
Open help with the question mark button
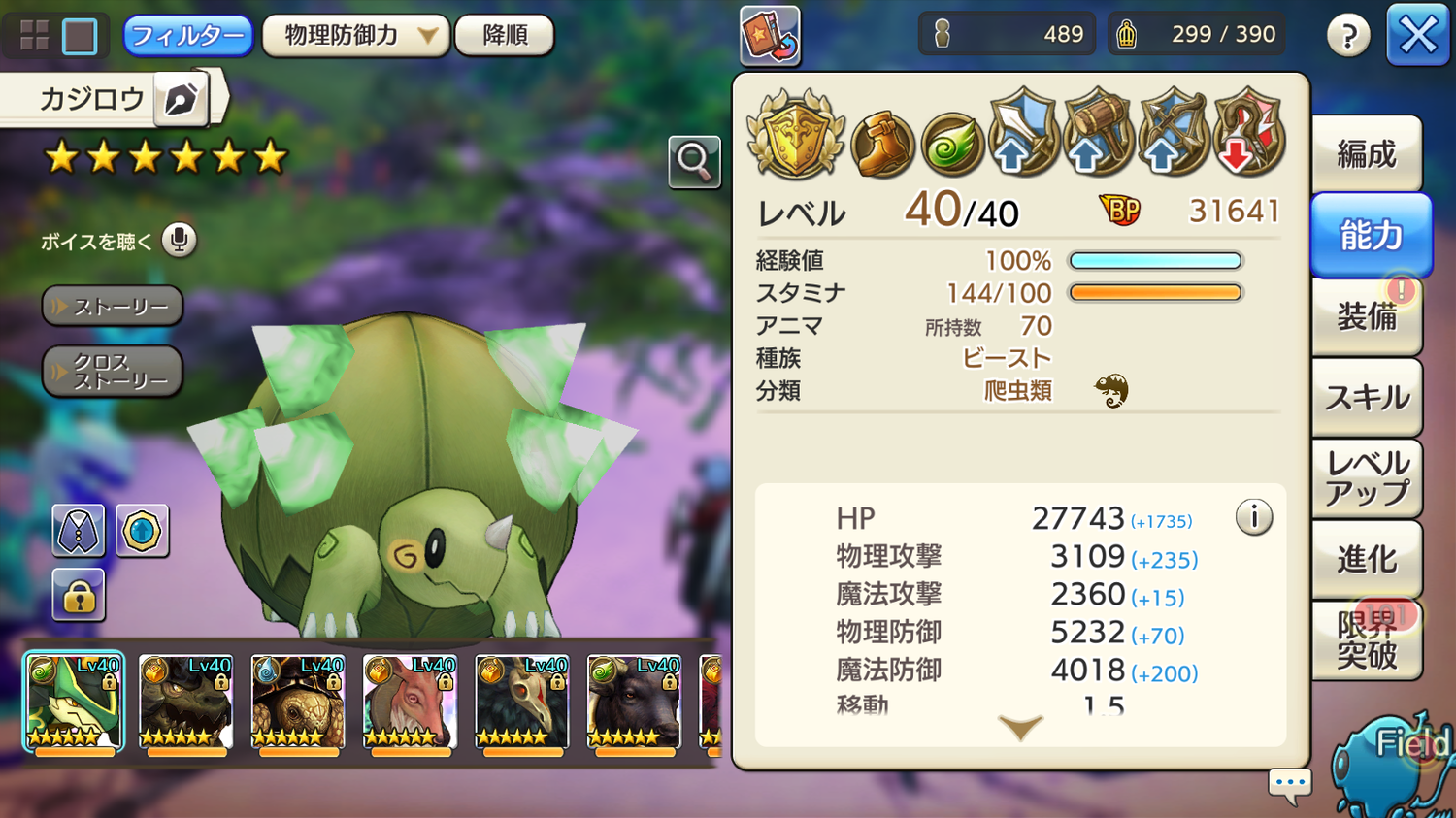1348,37
